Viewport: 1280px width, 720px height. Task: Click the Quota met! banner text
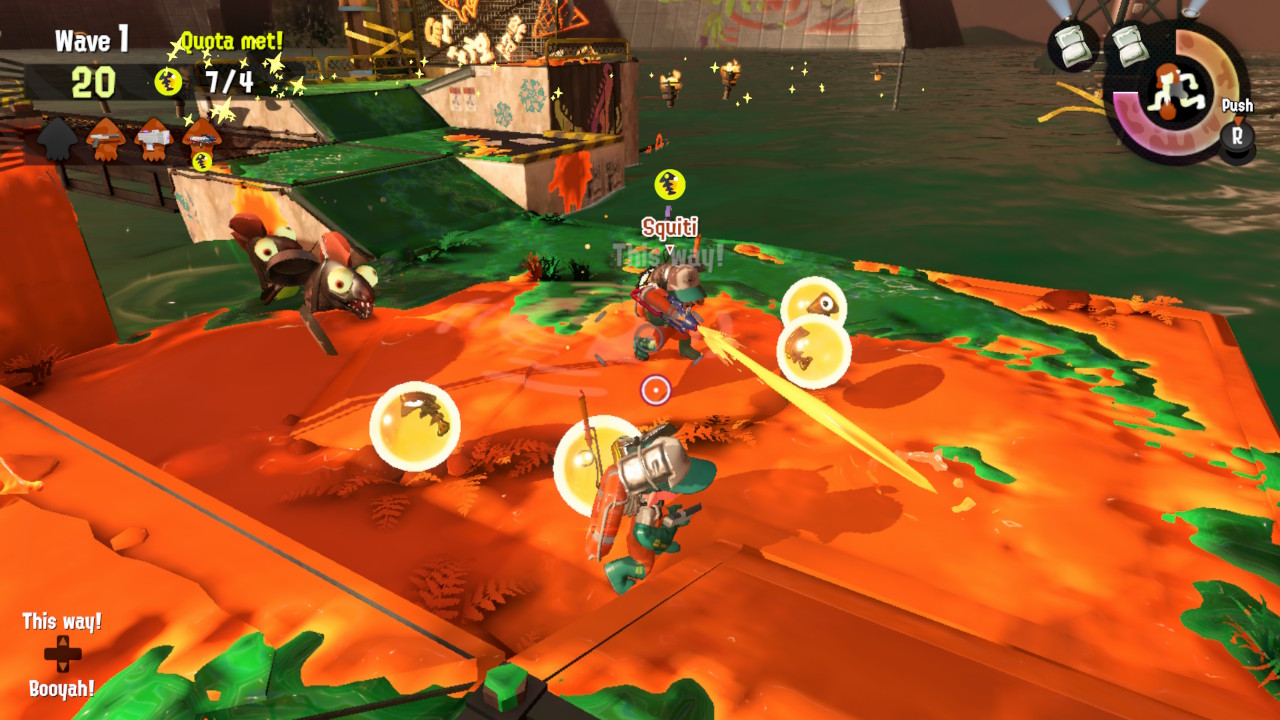(x=233, y=40)
